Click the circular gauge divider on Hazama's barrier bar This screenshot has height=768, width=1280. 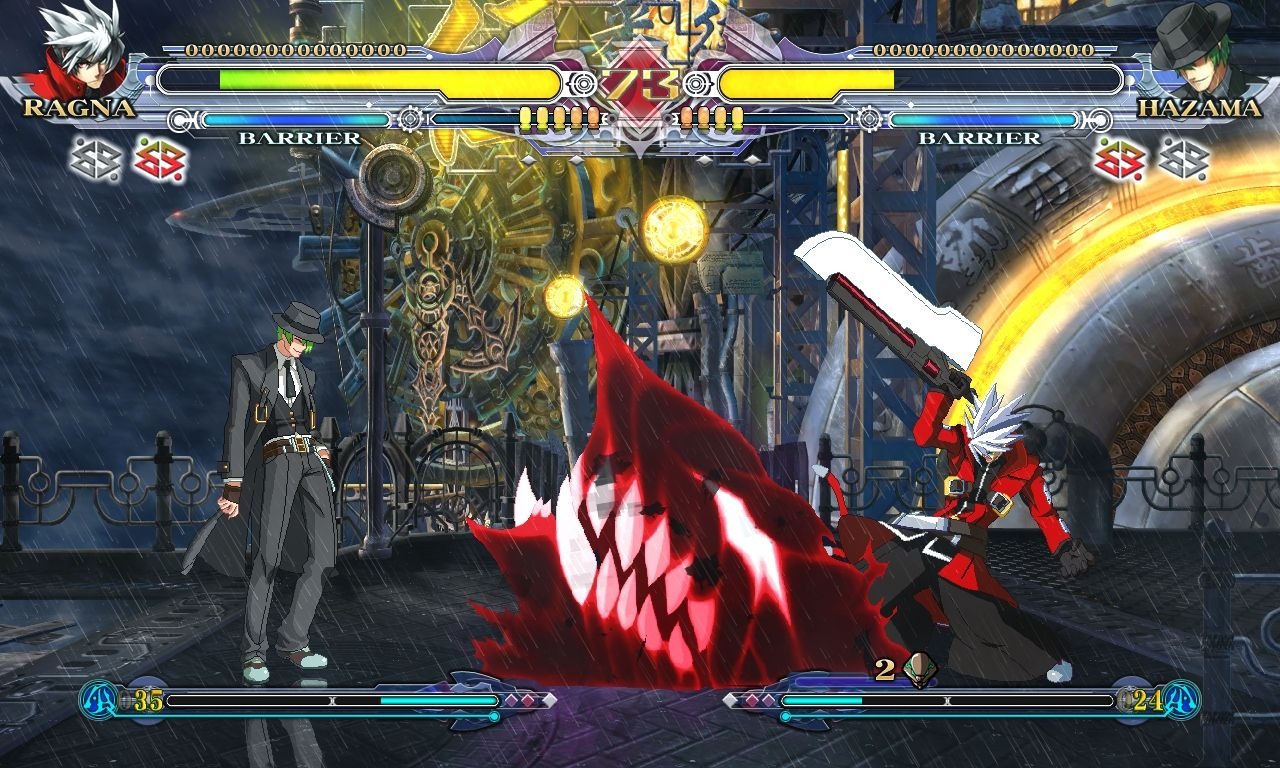(871, 118)
